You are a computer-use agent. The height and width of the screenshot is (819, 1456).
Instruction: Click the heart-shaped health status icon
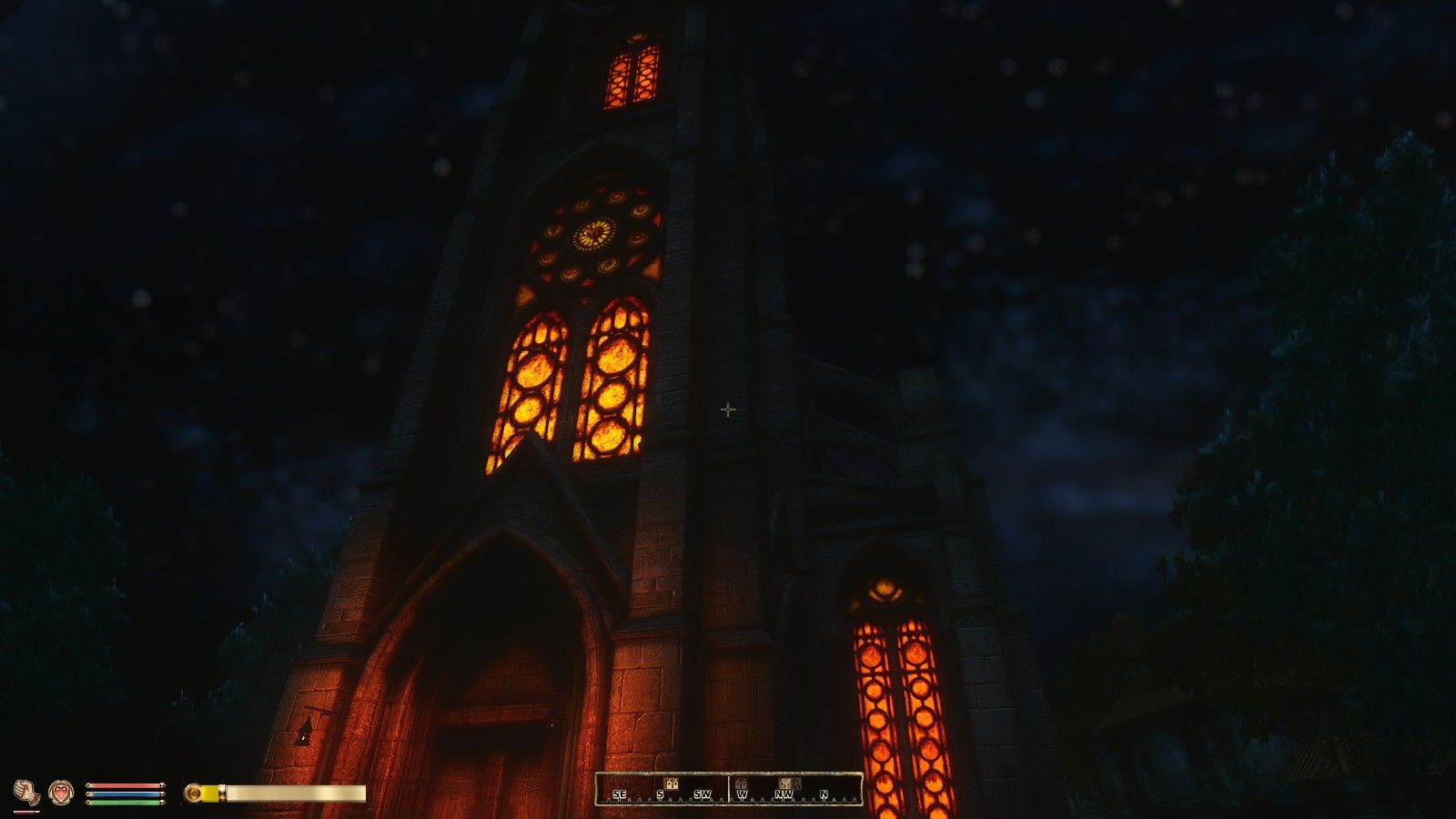coord(60,790)
